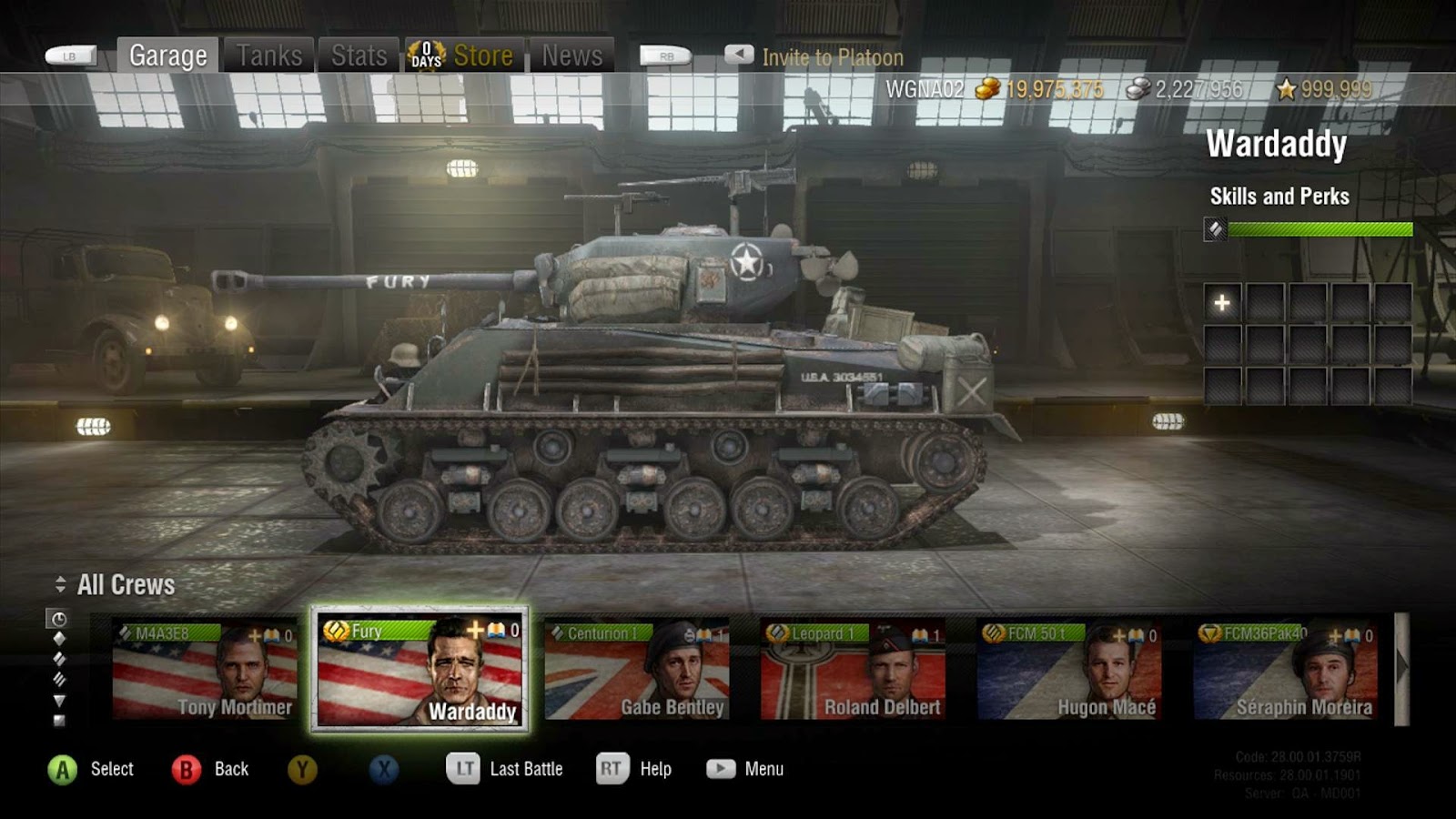
Task: Pick the Gabe Bentley Centurion crew card
Action: 636,671
